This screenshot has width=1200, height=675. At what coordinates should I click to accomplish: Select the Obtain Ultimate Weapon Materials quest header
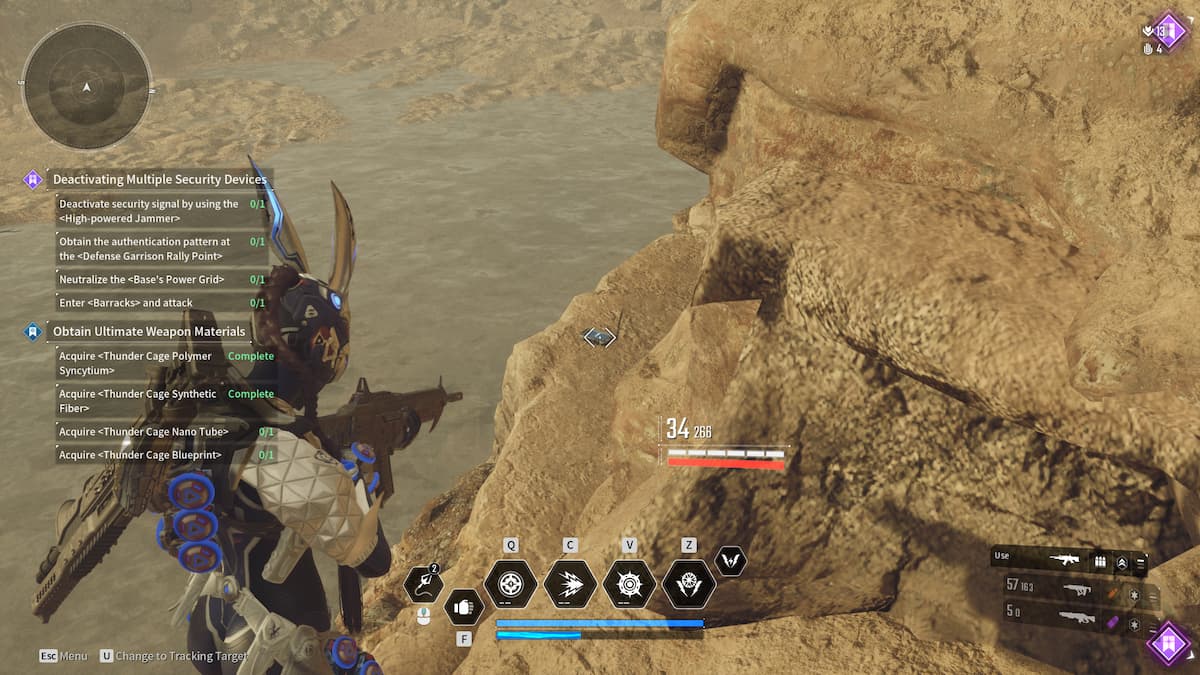[148, 331]
